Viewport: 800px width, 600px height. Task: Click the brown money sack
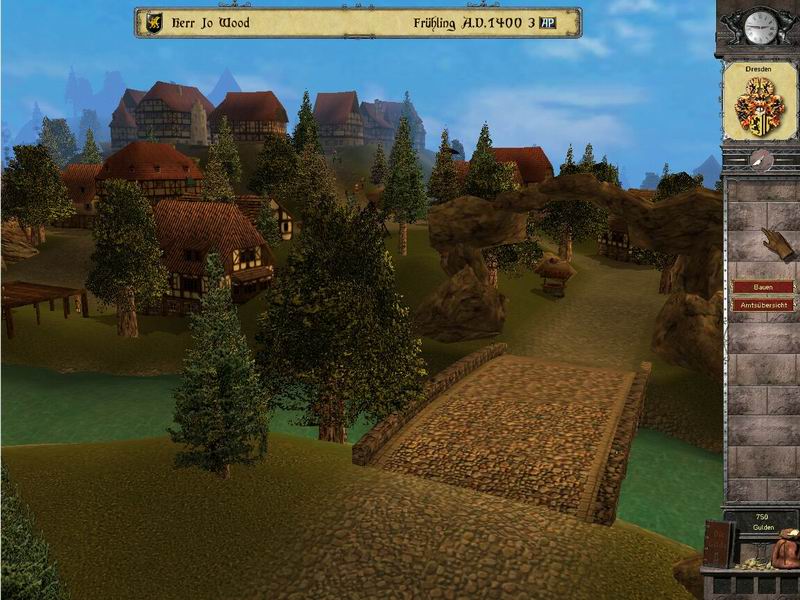[787, 546]
